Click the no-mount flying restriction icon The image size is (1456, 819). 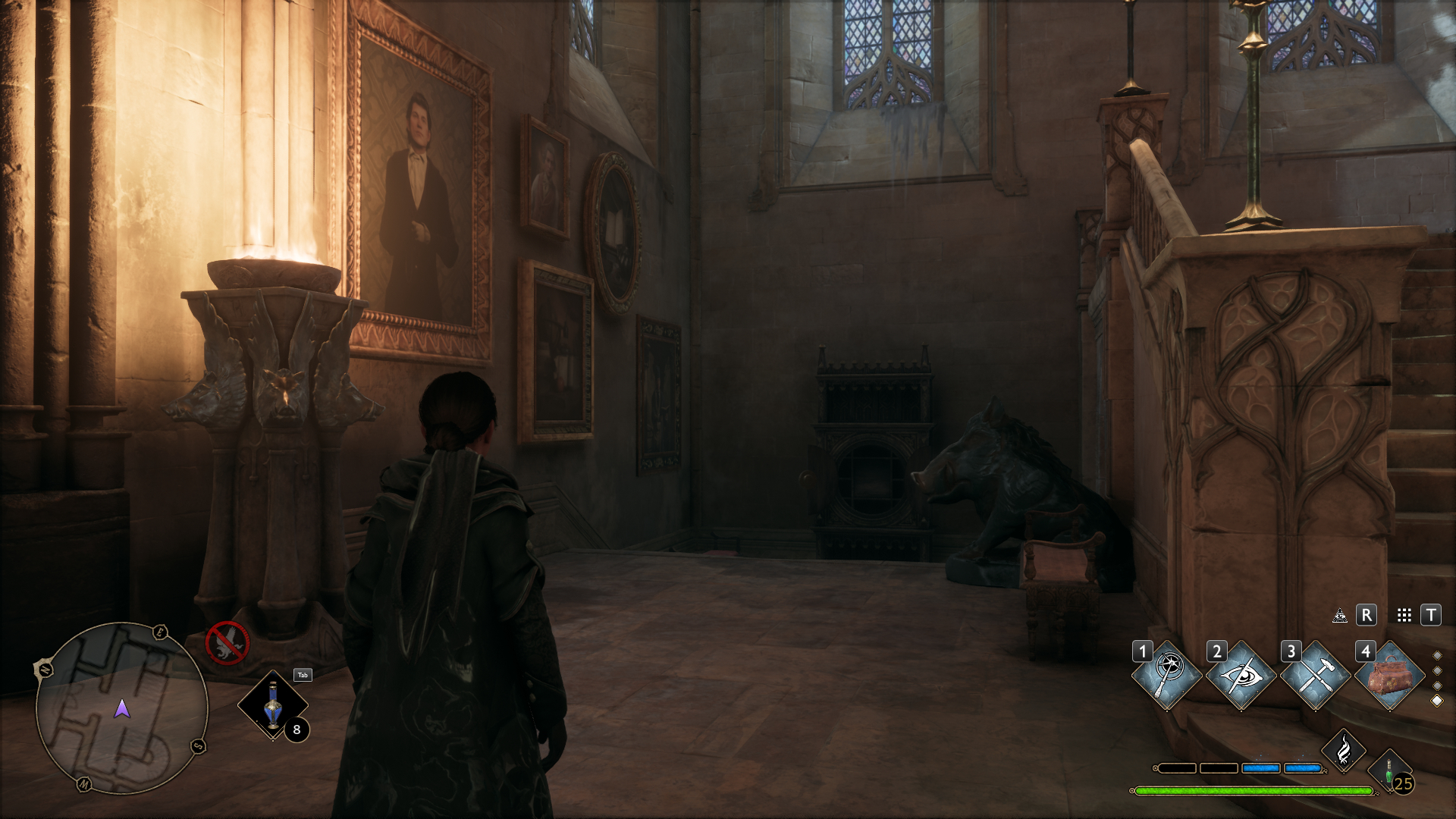[227, 643]
